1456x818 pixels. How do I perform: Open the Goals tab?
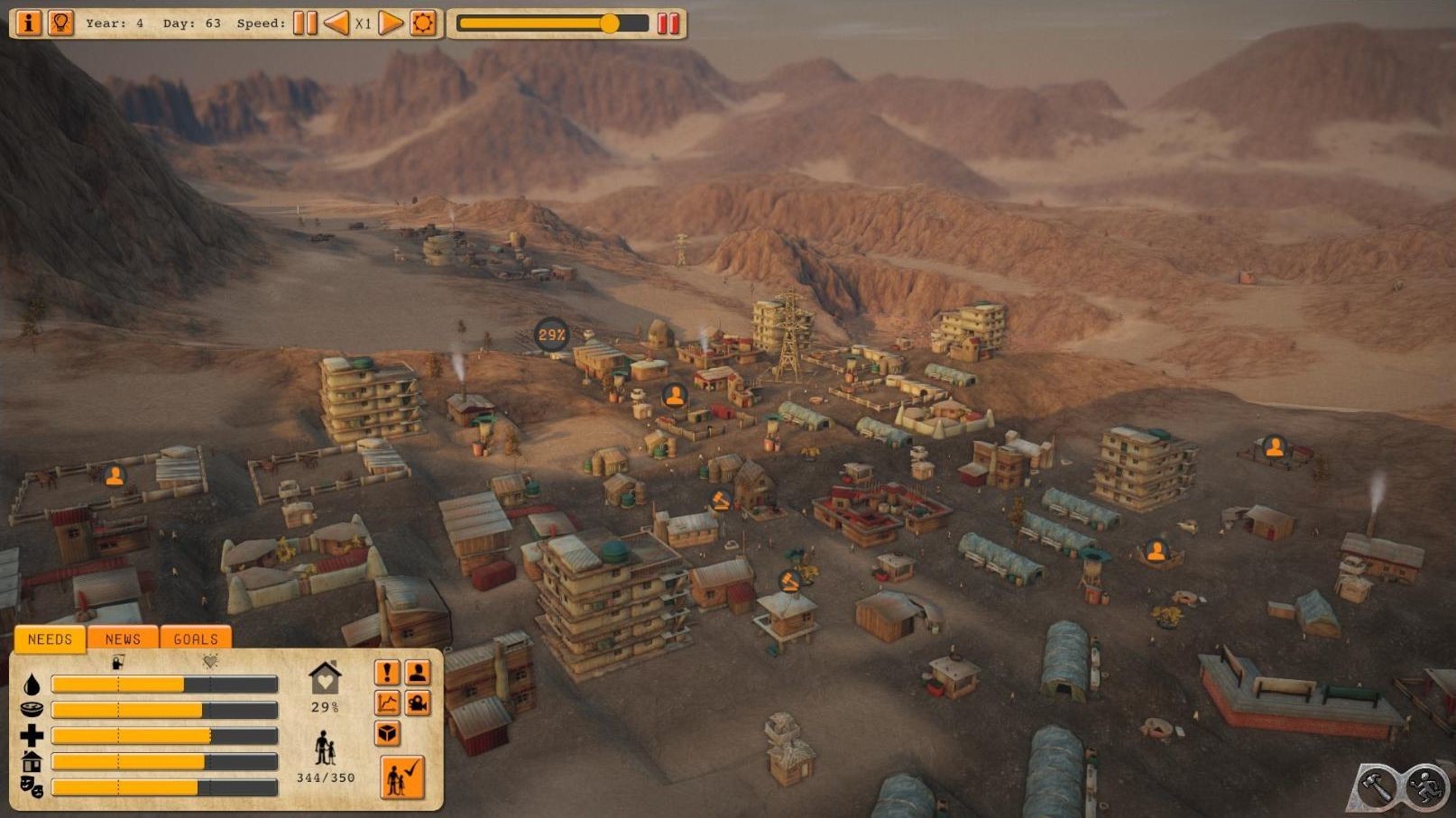pyautogui.click(x=196, y=639)
